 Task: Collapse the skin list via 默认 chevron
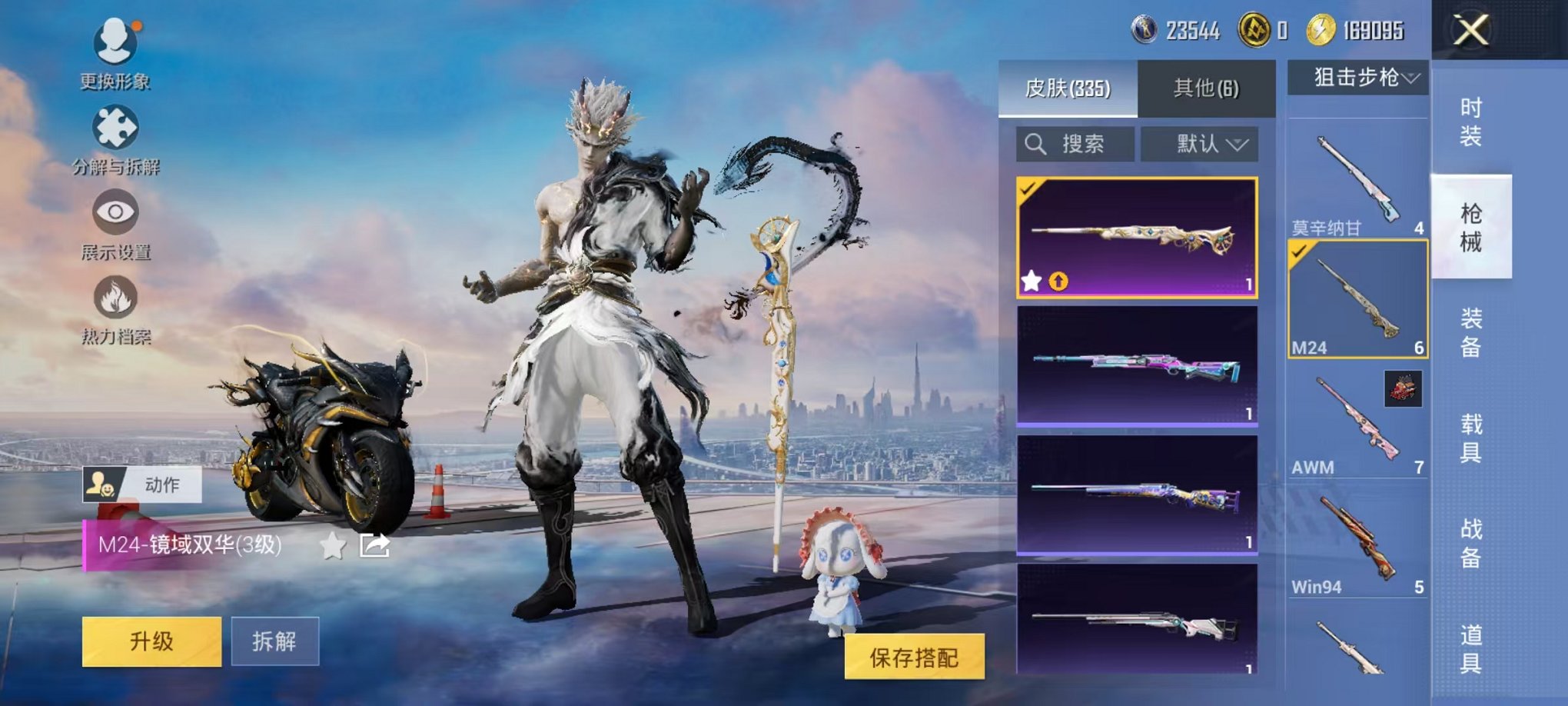(1237, 145)
